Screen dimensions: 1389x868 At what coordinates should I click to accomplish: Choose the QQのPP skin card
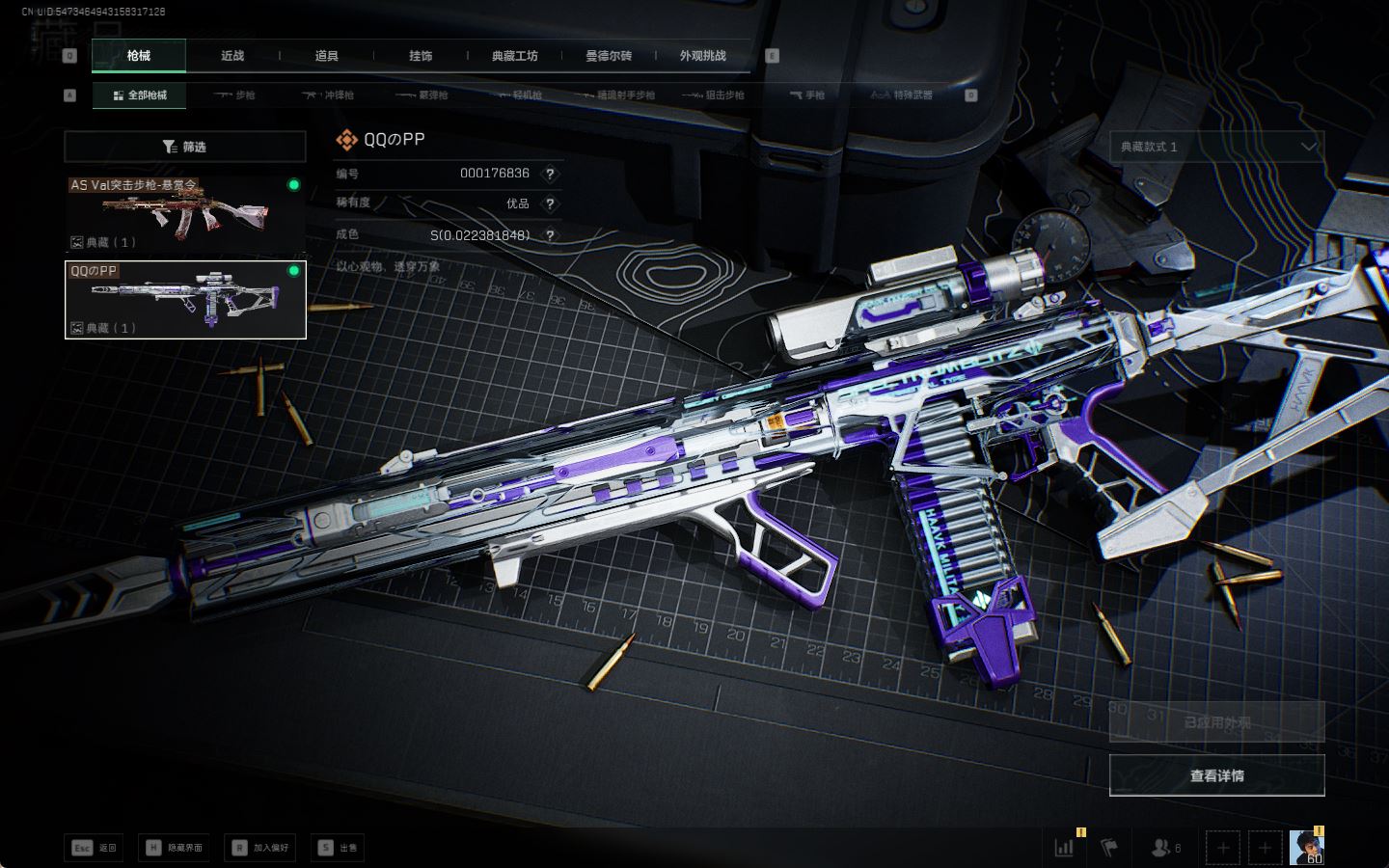click(x=185, y=300)
